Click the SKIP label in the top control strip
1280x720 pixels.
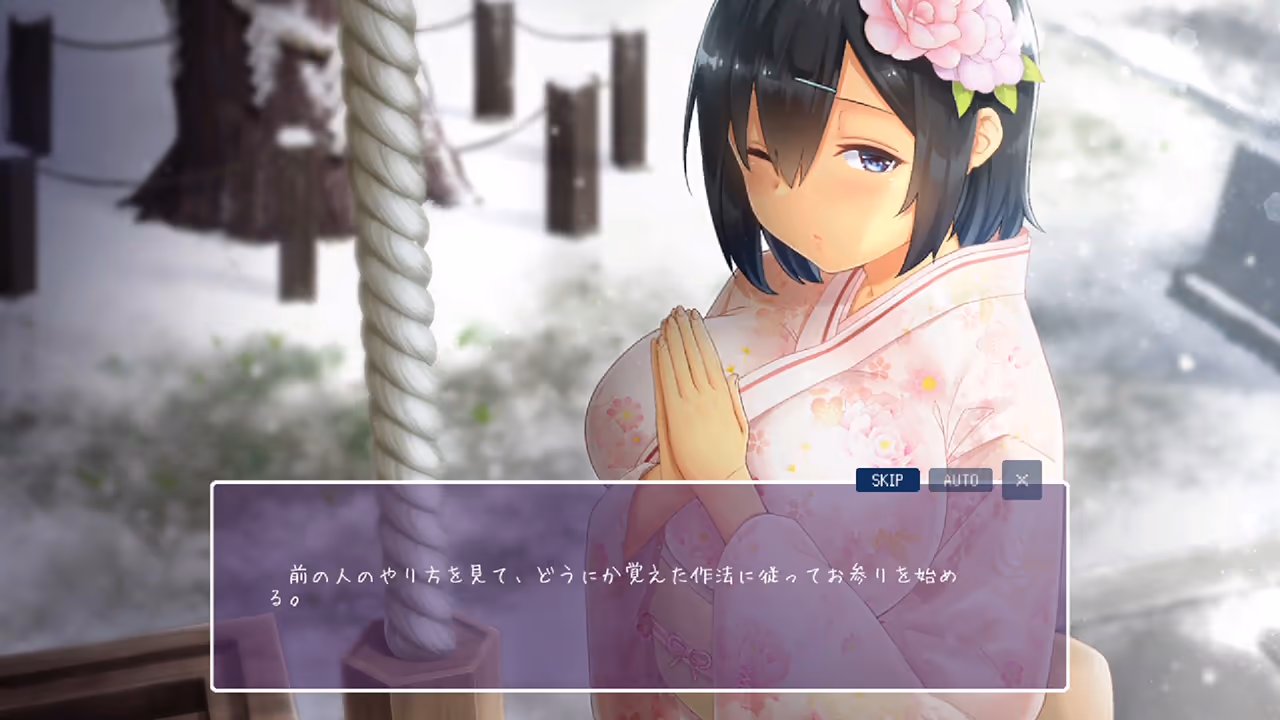point(887,480)
